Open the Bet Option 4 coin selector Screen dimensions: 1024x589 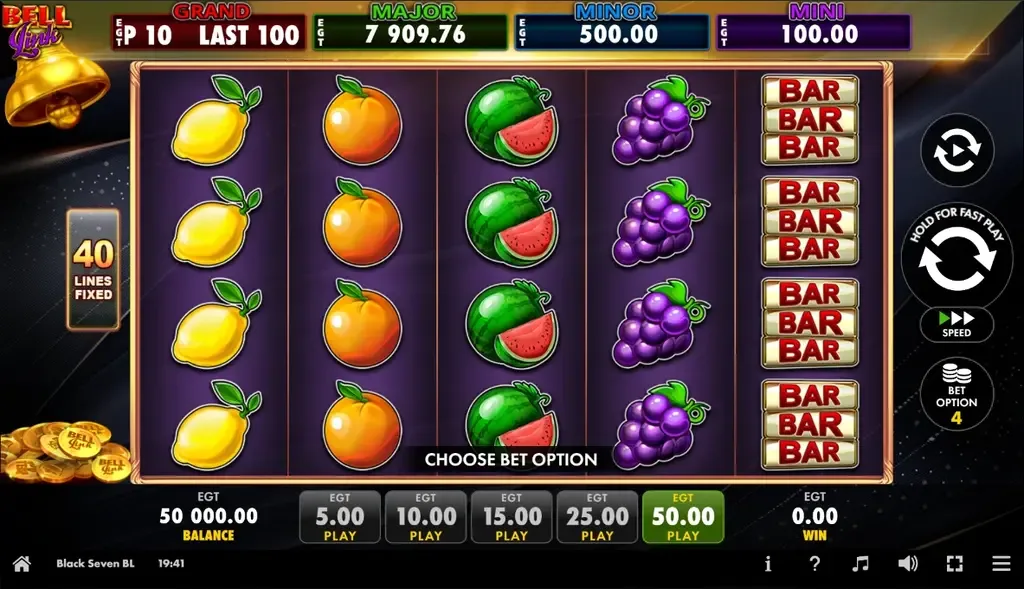[x=957, y=395]
